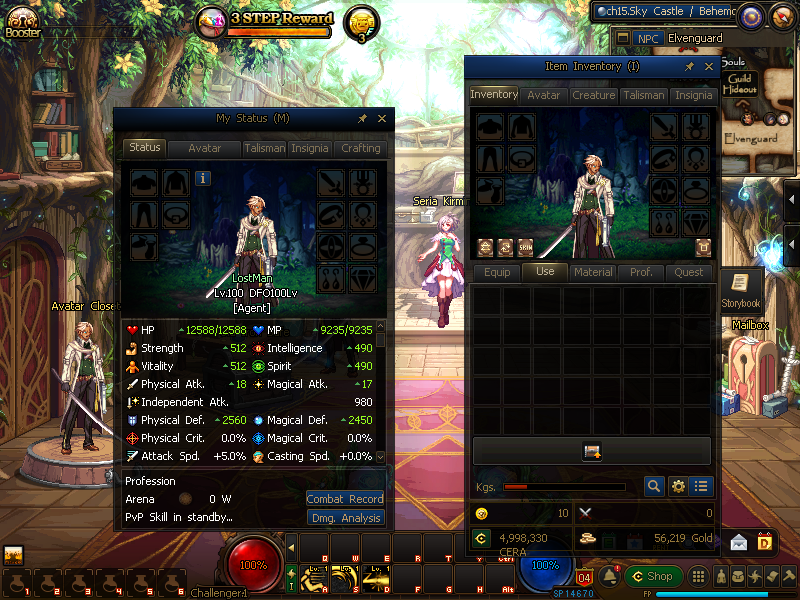Open the Combat Record
This screenshot has width=800, height=600.
[x=345, y=498]
